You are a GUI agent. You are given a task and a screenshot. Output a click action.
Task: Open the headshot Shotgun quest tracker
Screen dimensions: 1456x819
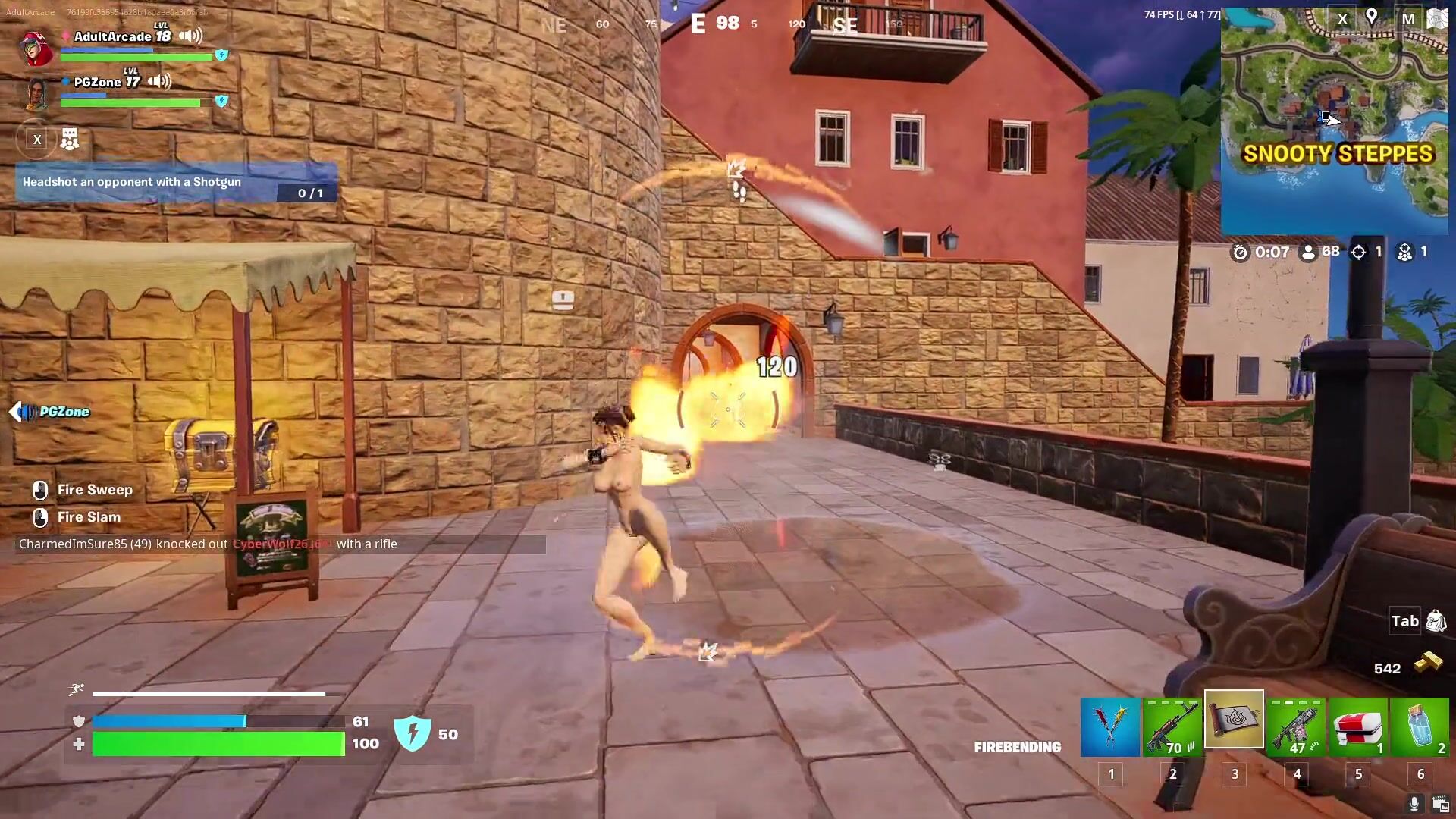coord(176,183)
